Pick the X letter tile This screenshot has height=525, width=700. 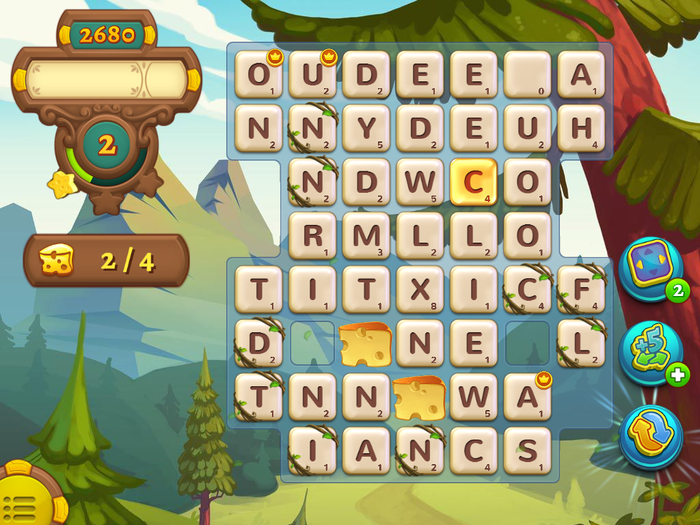tap(419, 290)
